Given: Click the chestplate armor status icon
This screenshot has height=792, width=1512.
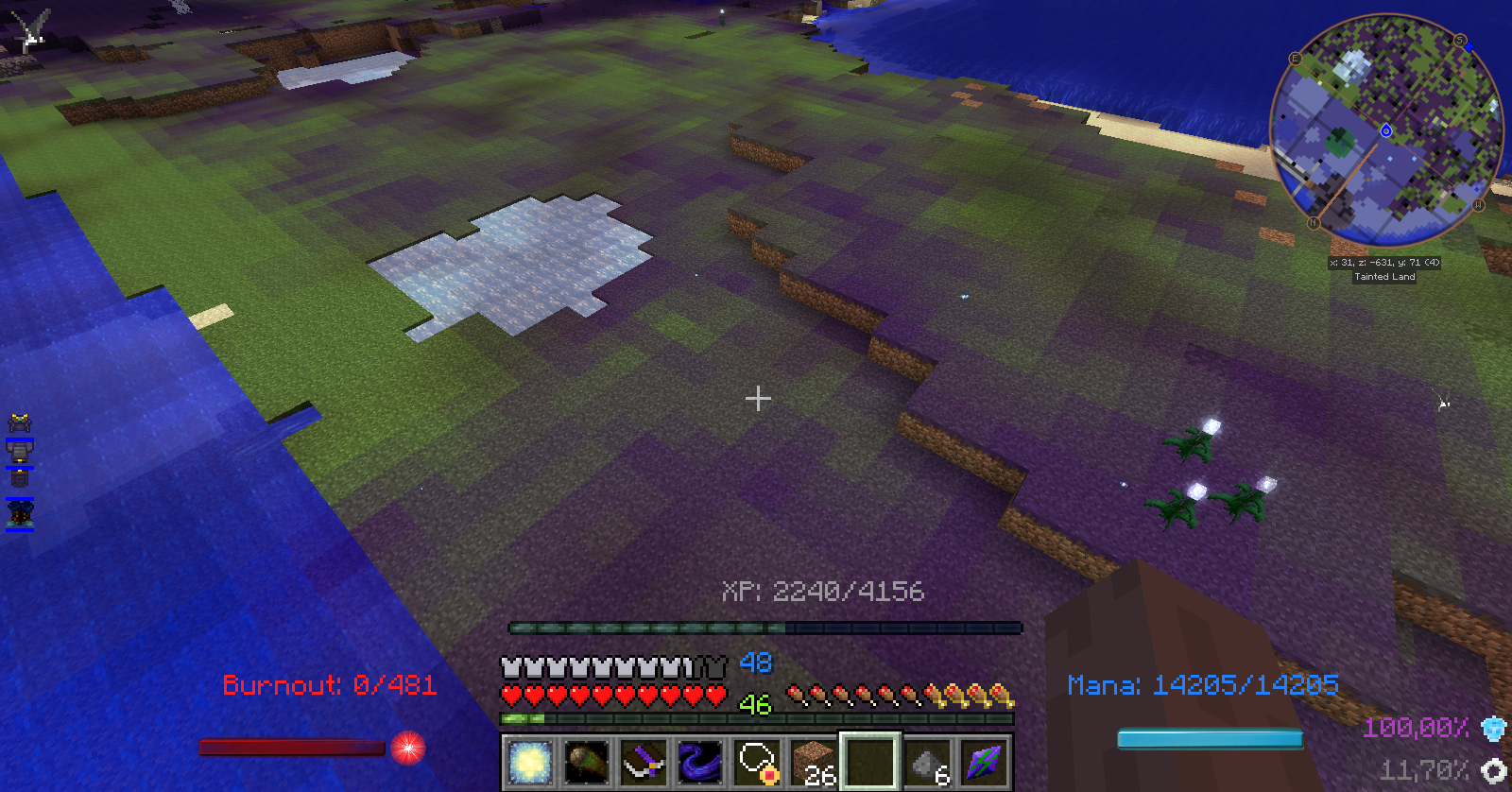Looking at the screenshot, I should (x=20, y=451).
